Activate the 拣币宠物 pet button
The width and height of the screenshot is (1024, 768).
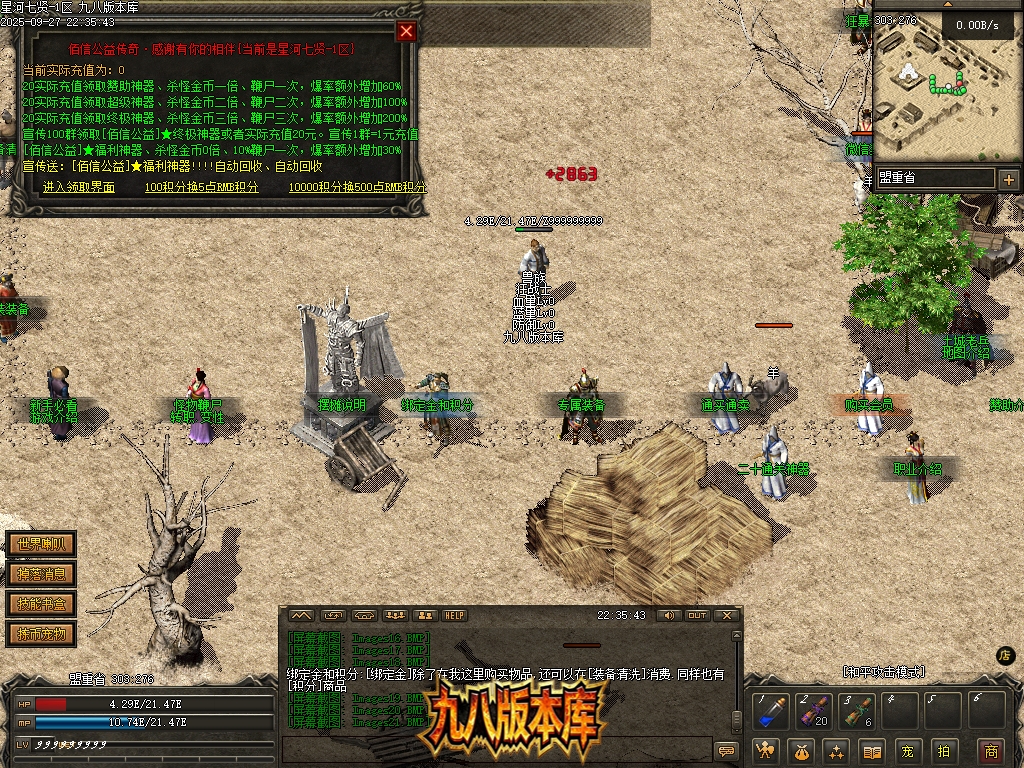(x=41, y=633)
